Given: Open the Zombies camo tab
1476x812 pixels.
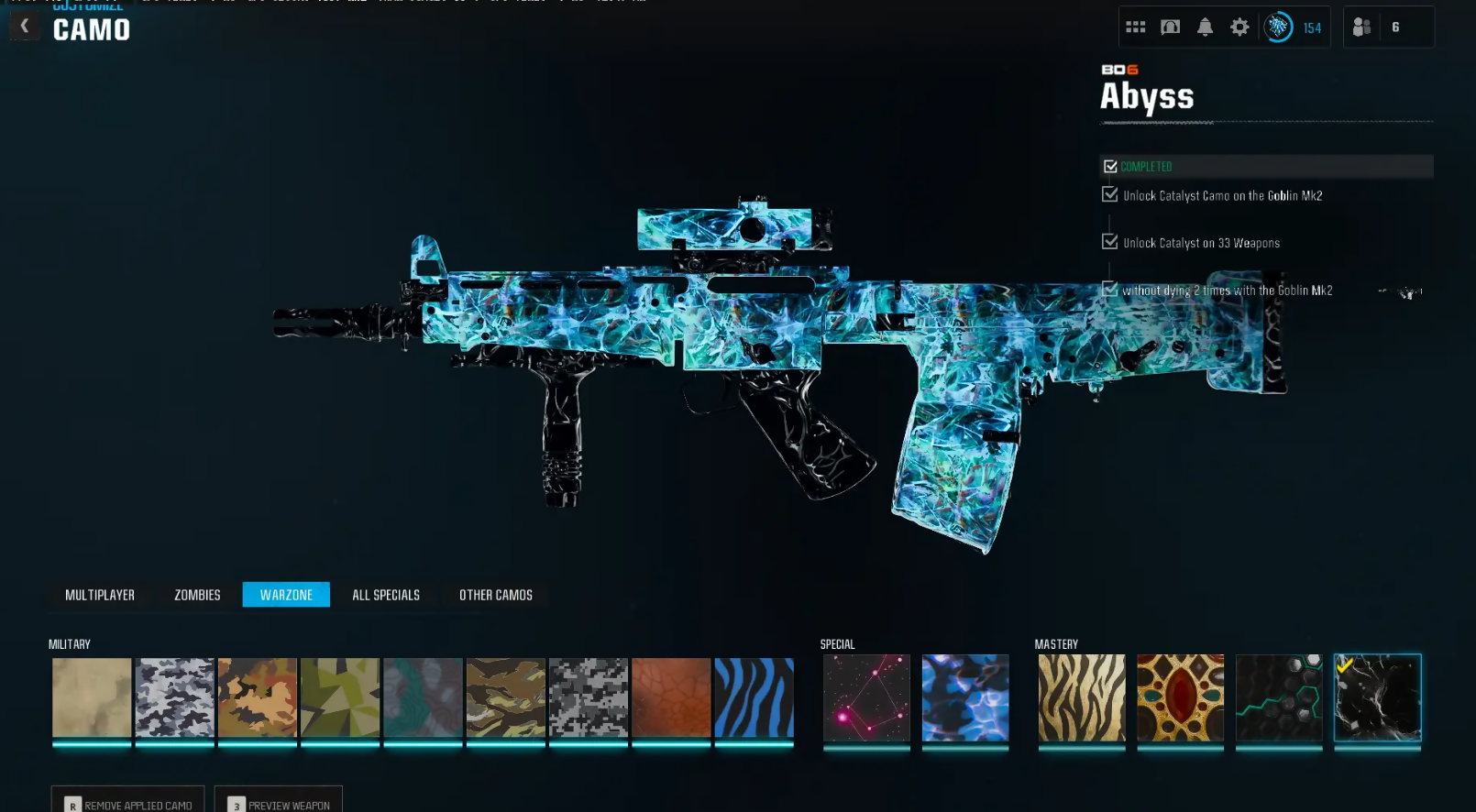Looking at the screenshot, I should click(197, 595).
